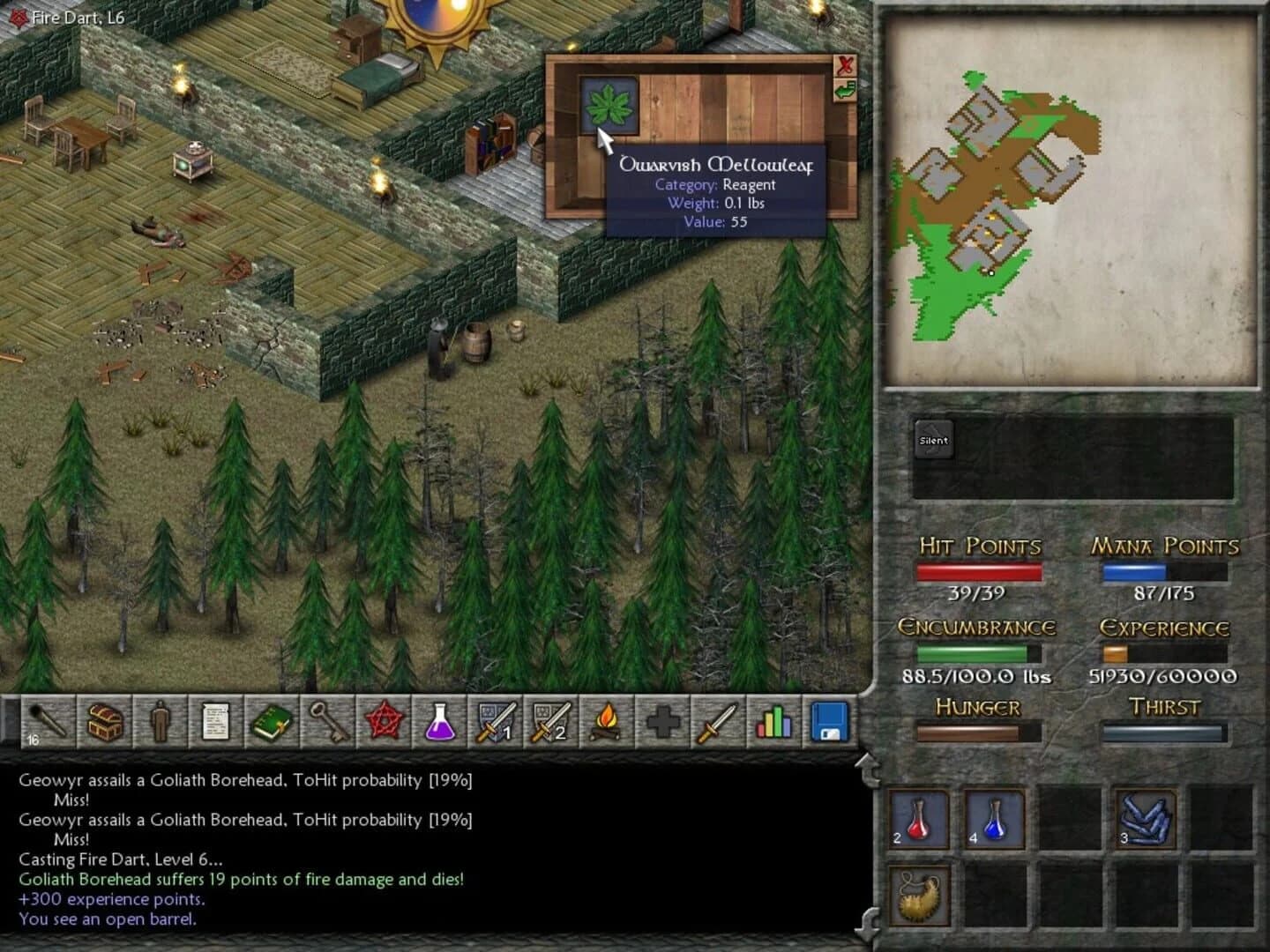Open the green spellbook icon
The height and width of the screenshot is (952, 1270).
tap(271, 722)
